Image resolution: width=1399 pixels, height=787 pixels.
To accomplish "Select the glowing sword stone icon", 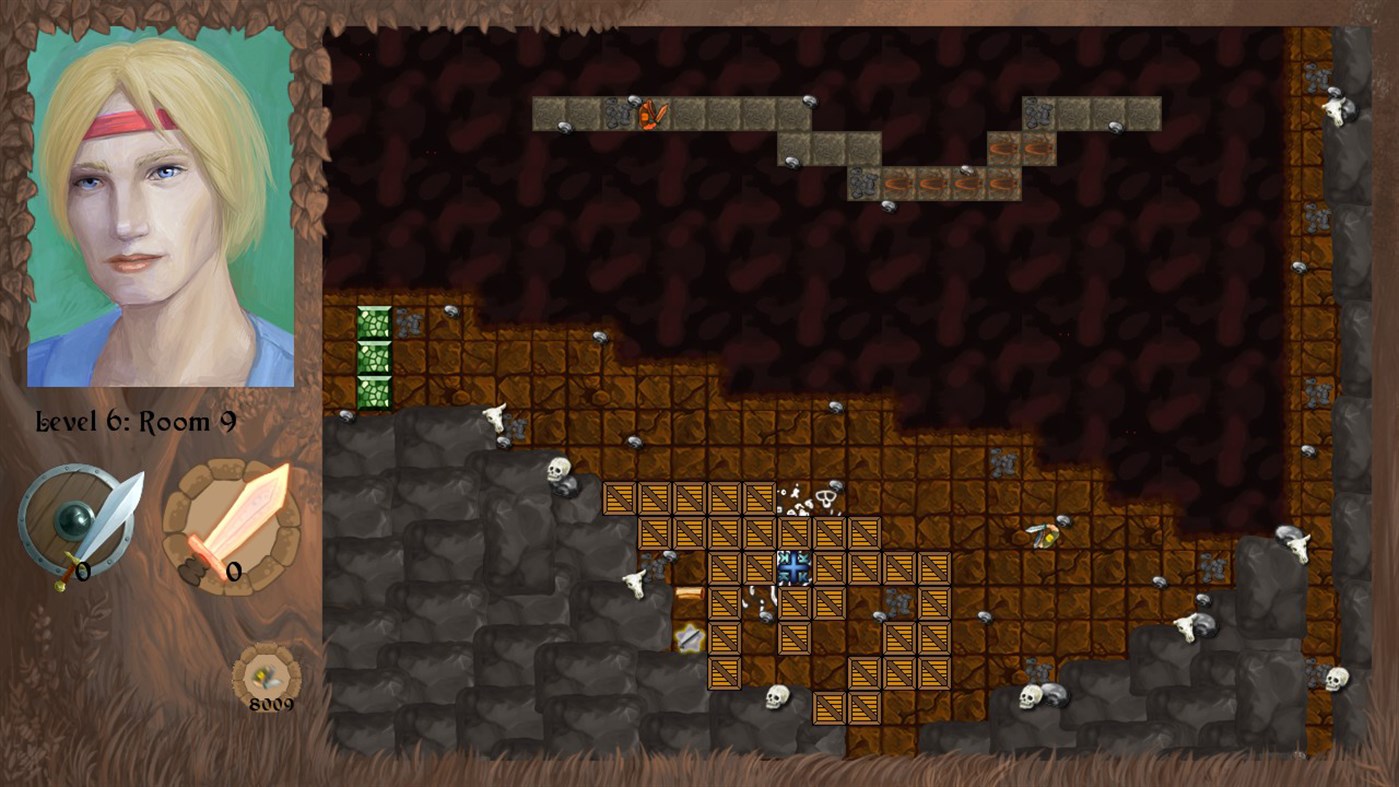I will [232, 526].
